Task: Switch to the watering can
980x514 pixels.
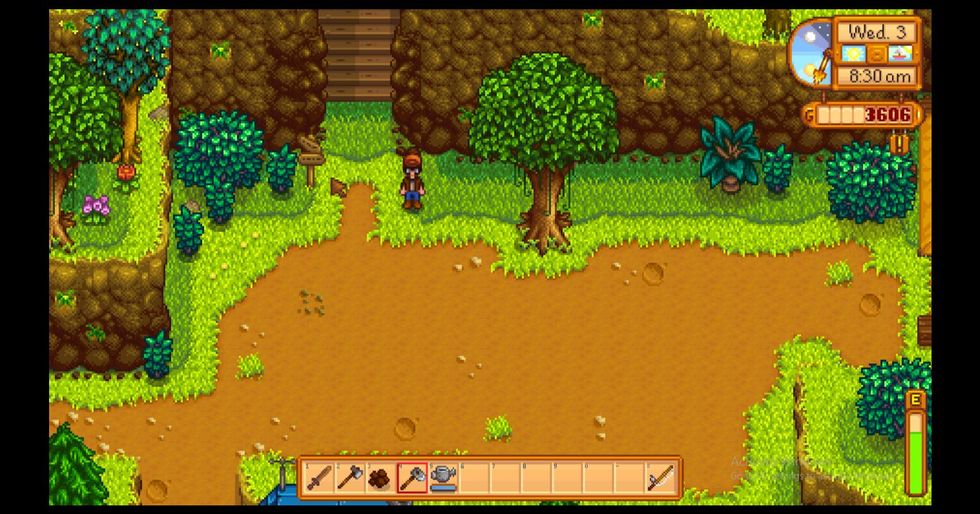Action: pyautogui.click(x=441, y=479)
